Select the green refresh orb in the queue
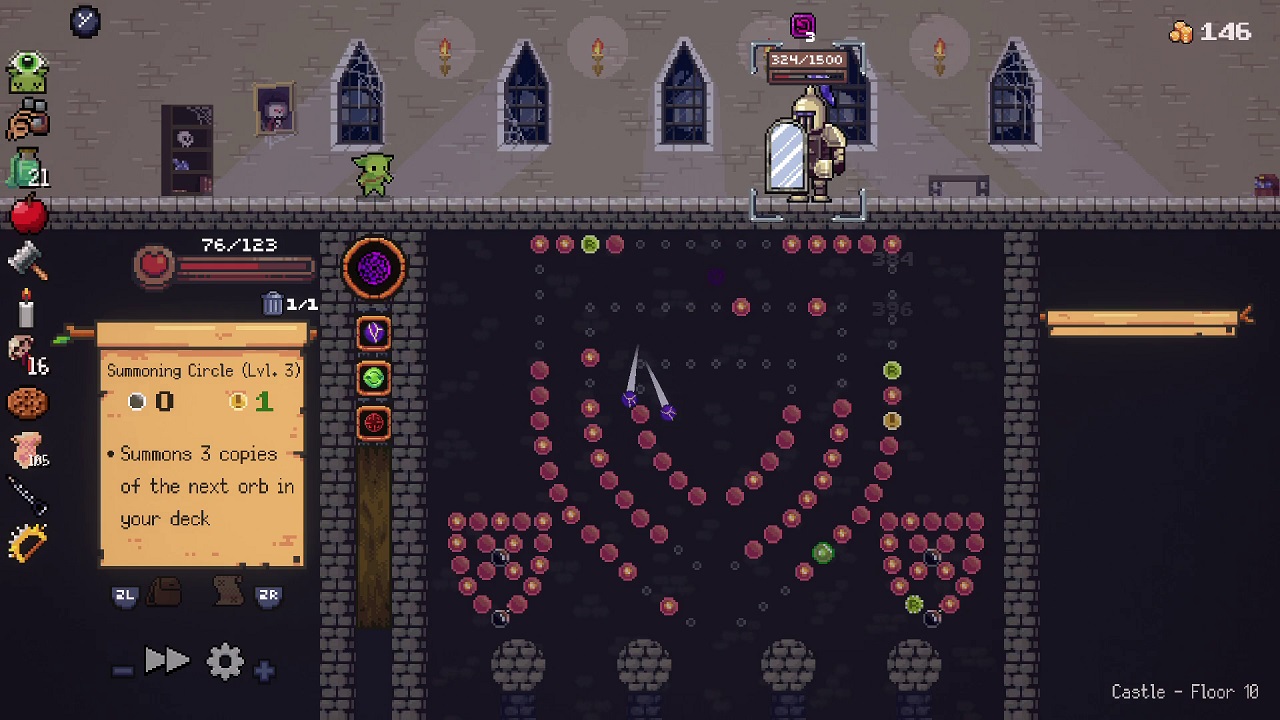Viewport: 1280px width, 720px height. 373,378
